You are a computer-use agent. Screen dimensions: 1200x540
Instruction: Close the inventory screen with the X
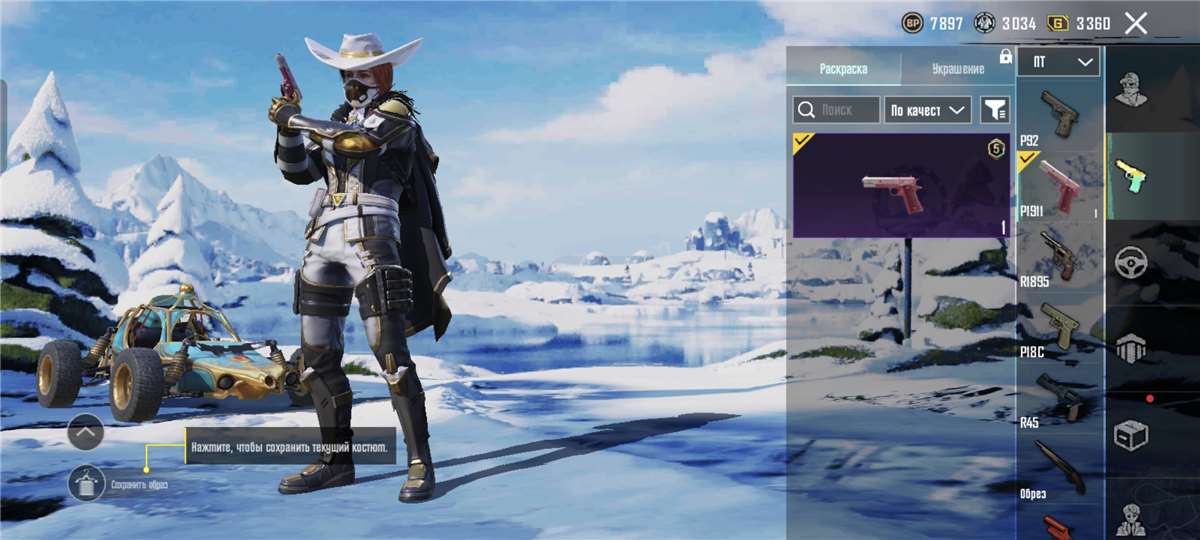coord(1136,23)
